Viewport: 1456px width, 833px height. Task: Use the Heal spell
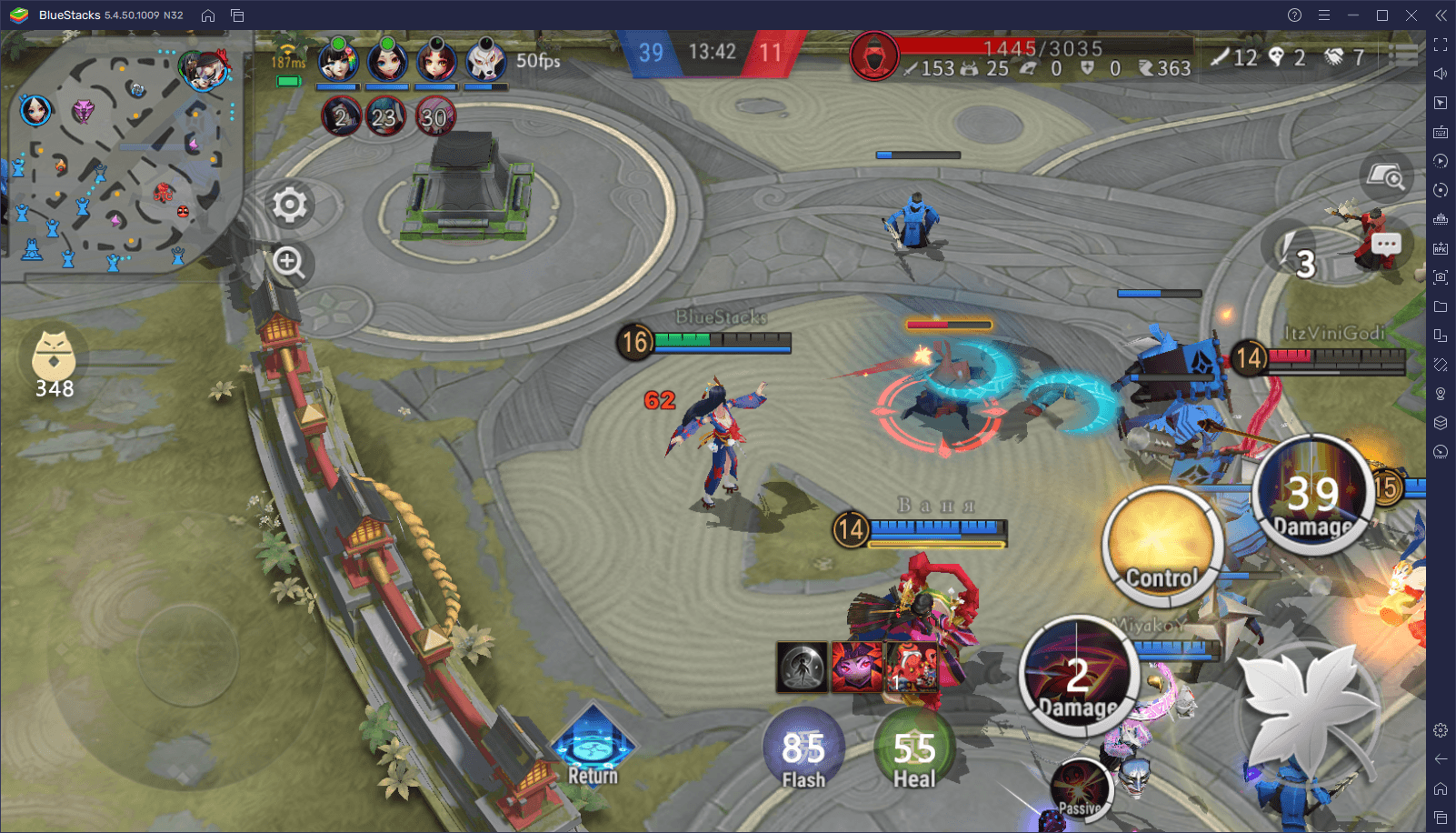(914, 749)
